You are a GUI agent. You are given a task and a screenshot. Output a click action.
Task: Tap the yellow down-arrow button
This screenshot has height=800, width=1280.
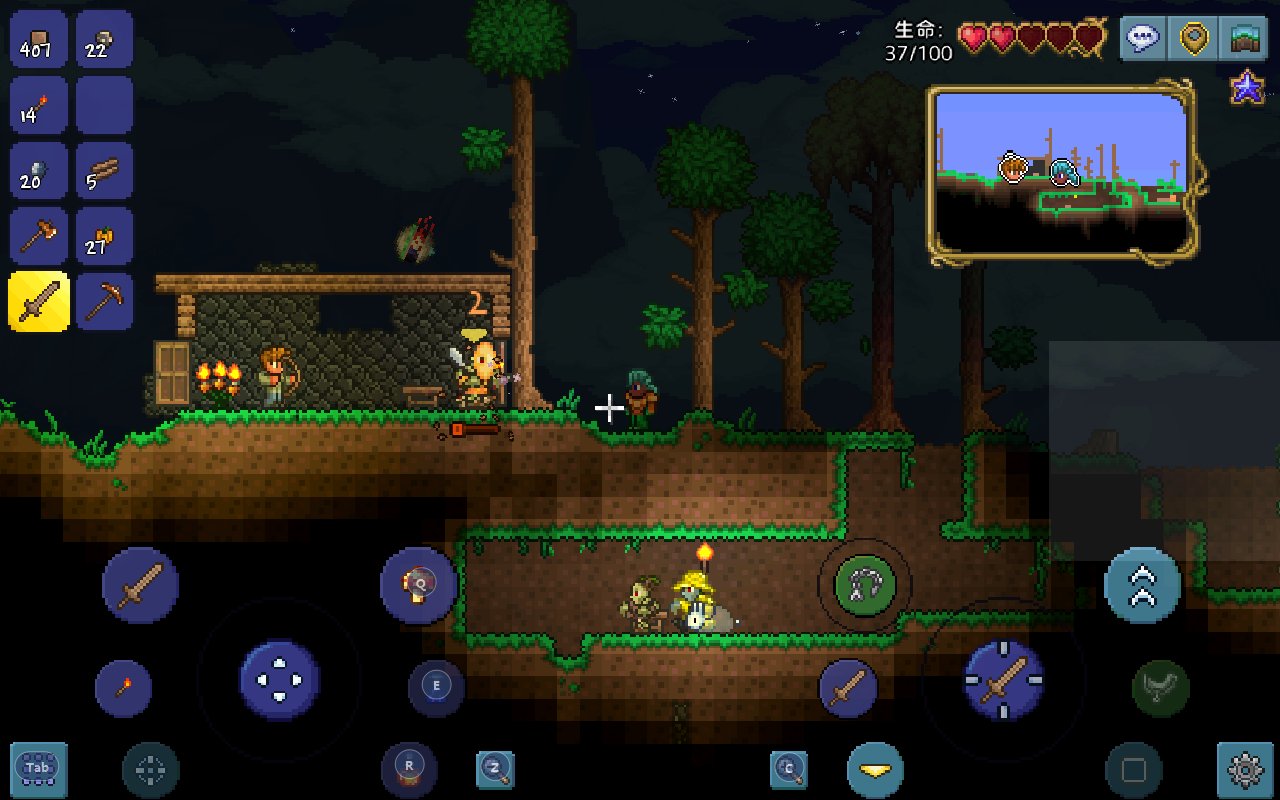[875, 770]
